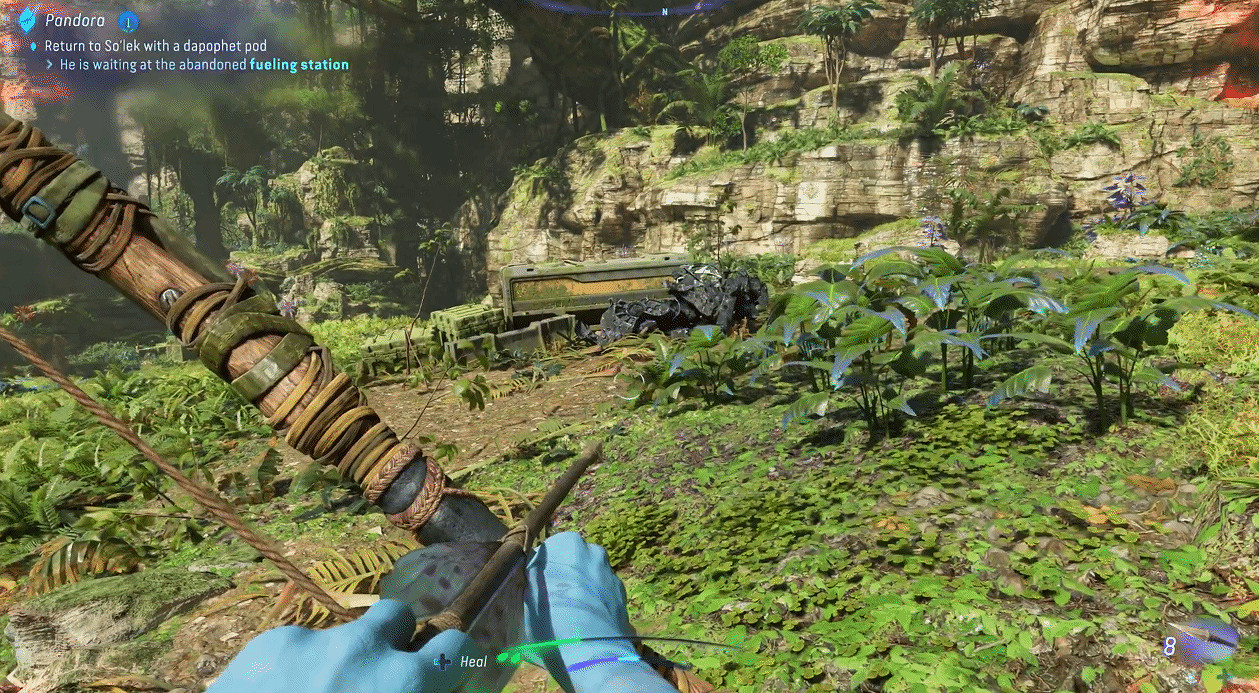
Task: Select the Pandora region diamond icon
Action: pos(27,17)
